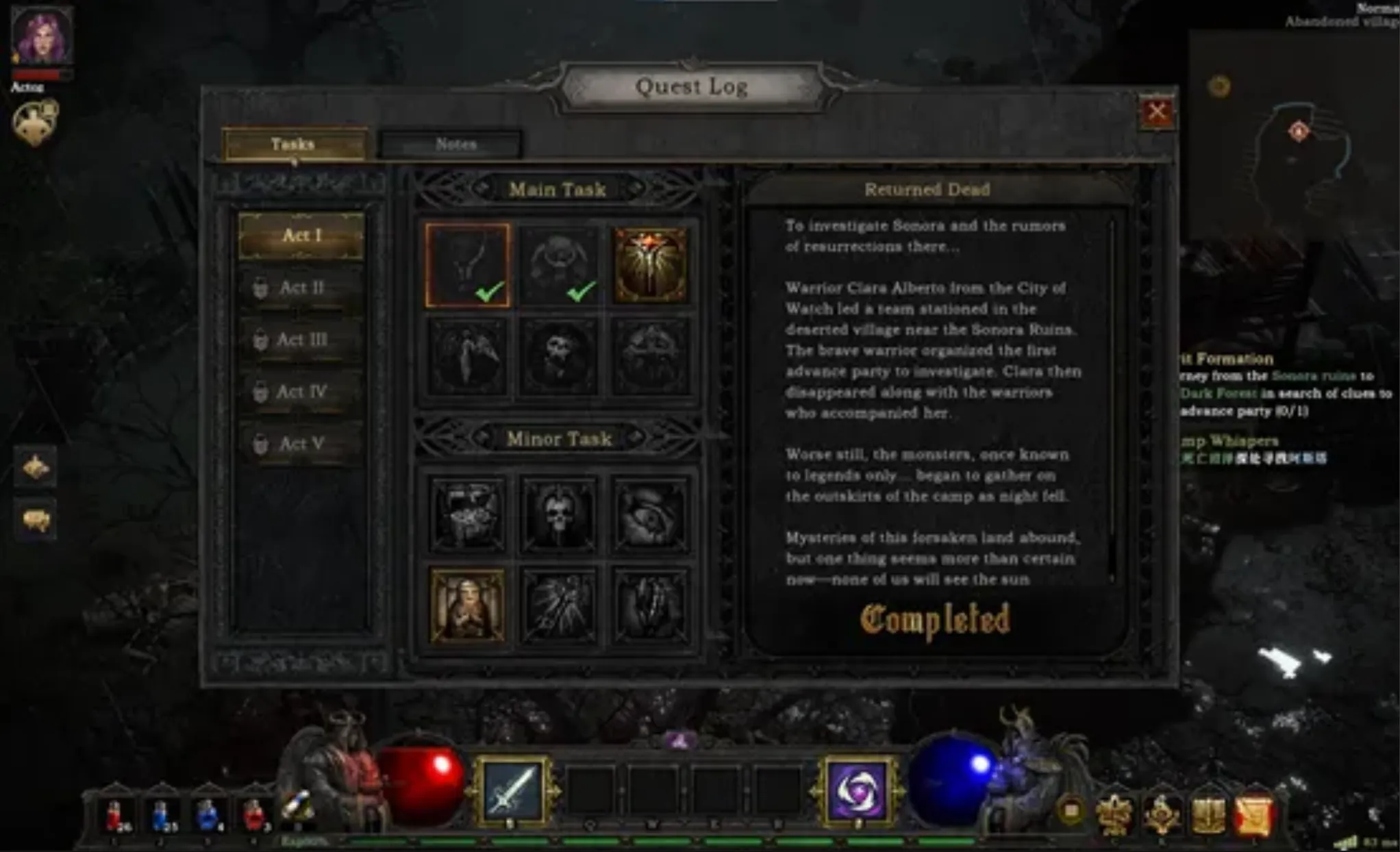Select the orange-bordered horned main task icon
Screen dimensions: 1400x852
(468, 263)
